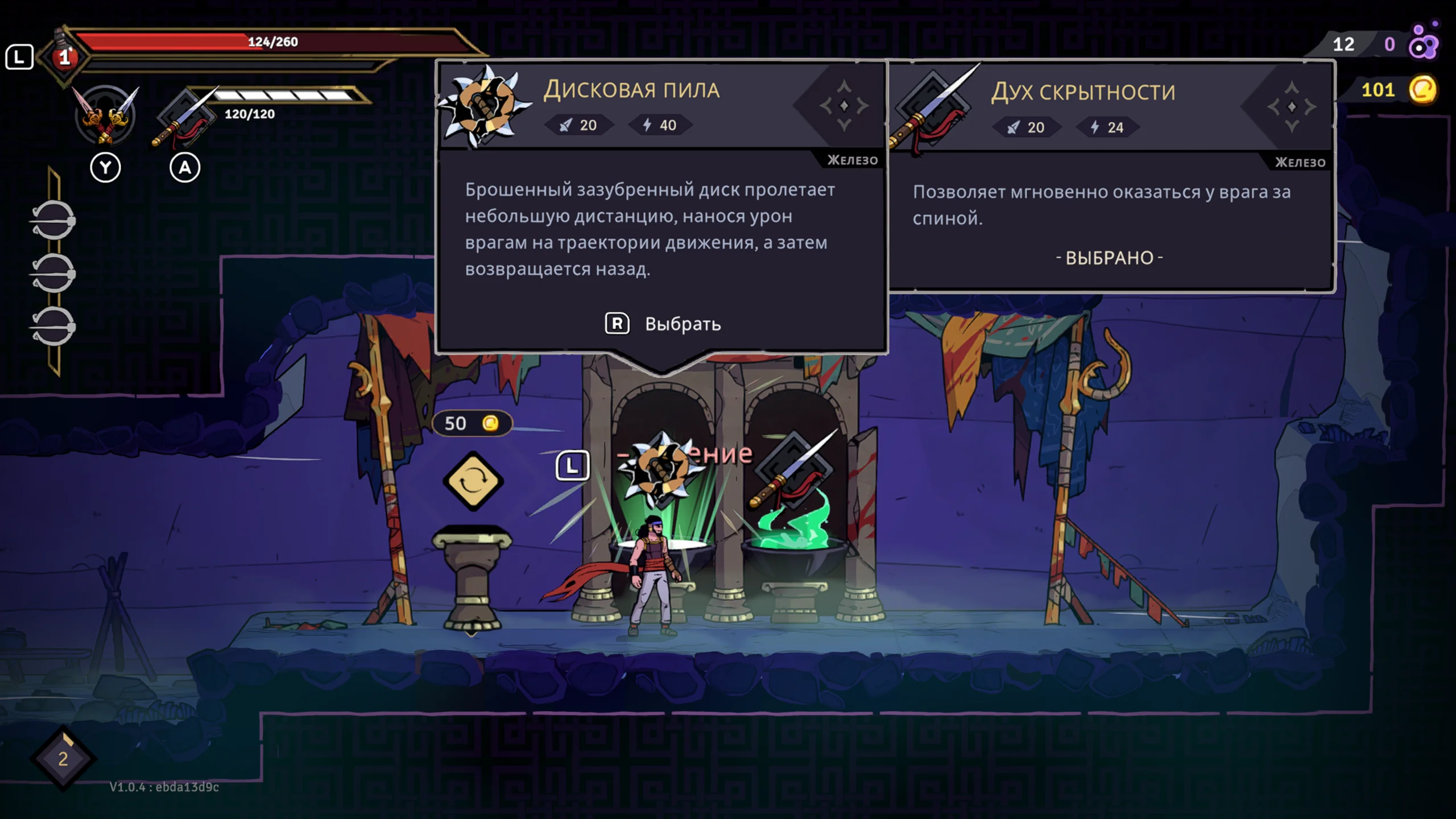The image size is (1456, 819).
Task: Click the purple spirit orbs icon
Action: [x=1424, y=42]
